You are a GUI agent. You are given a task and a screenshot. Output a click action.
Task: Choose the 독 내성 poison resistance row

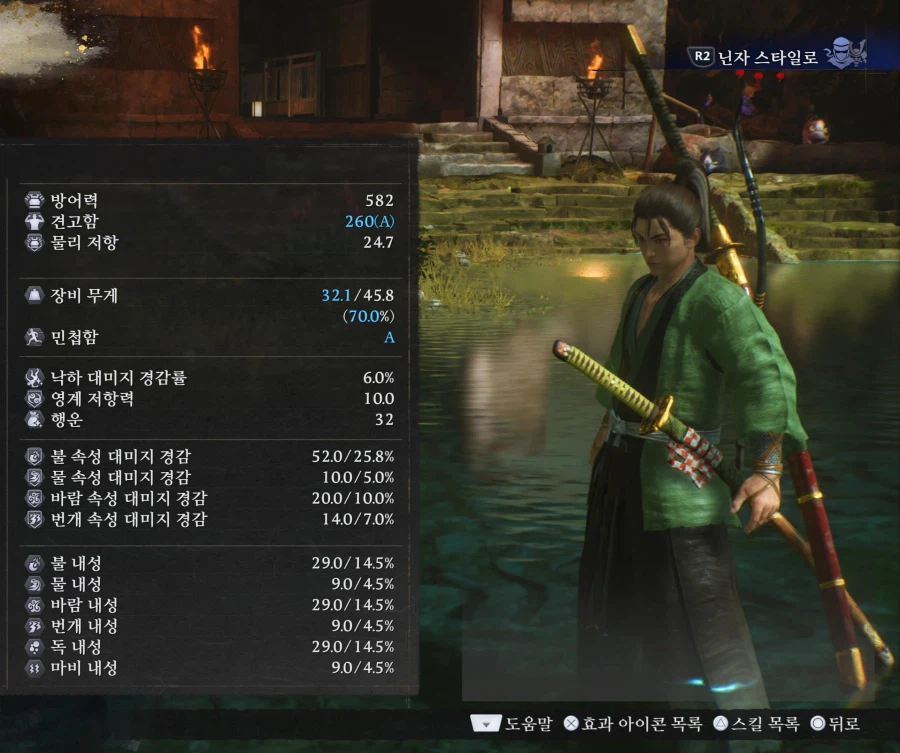208,647
